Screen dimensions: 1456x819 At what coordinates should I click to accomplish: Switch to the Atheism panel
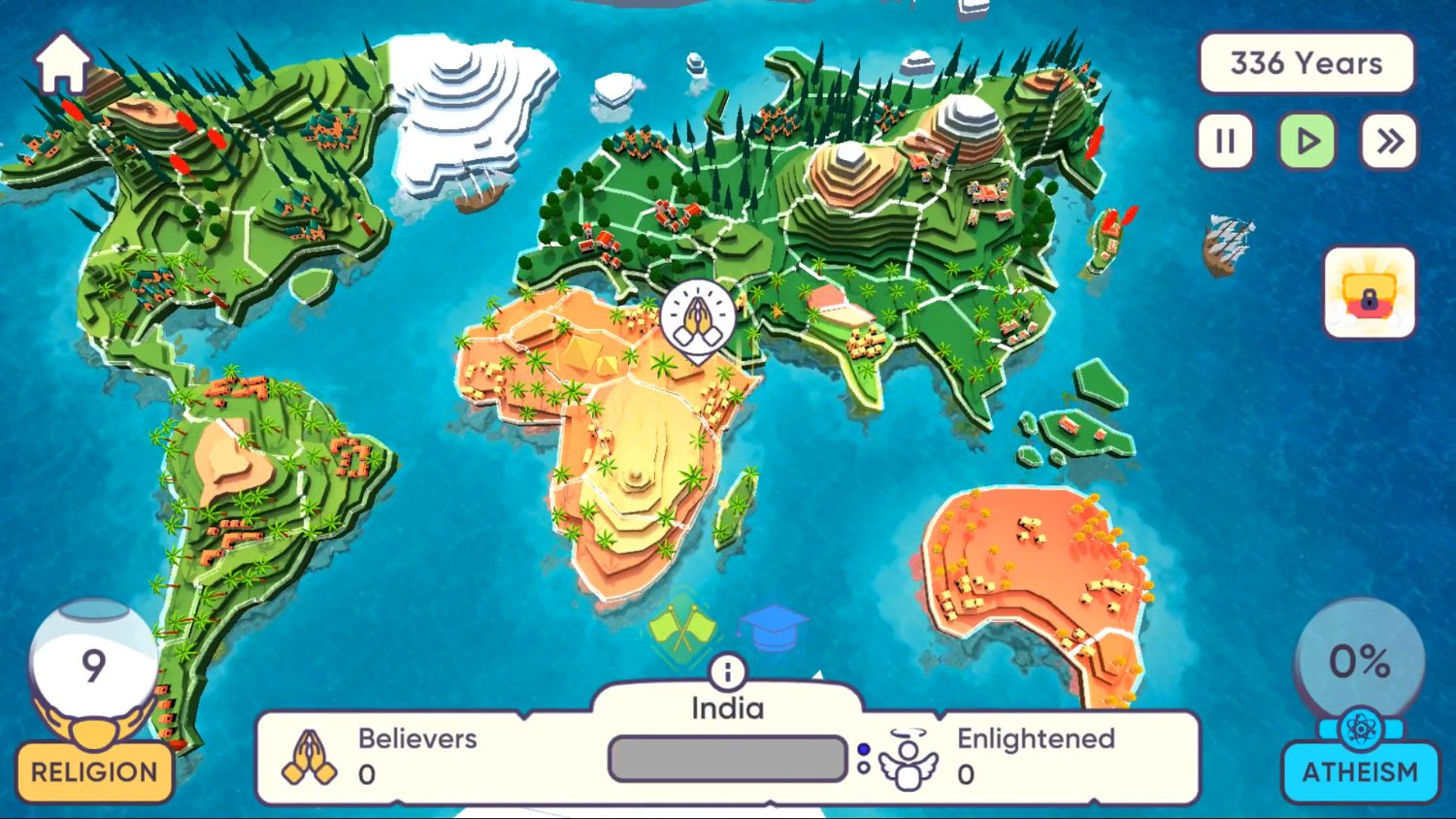click(x=1361, y=772)
